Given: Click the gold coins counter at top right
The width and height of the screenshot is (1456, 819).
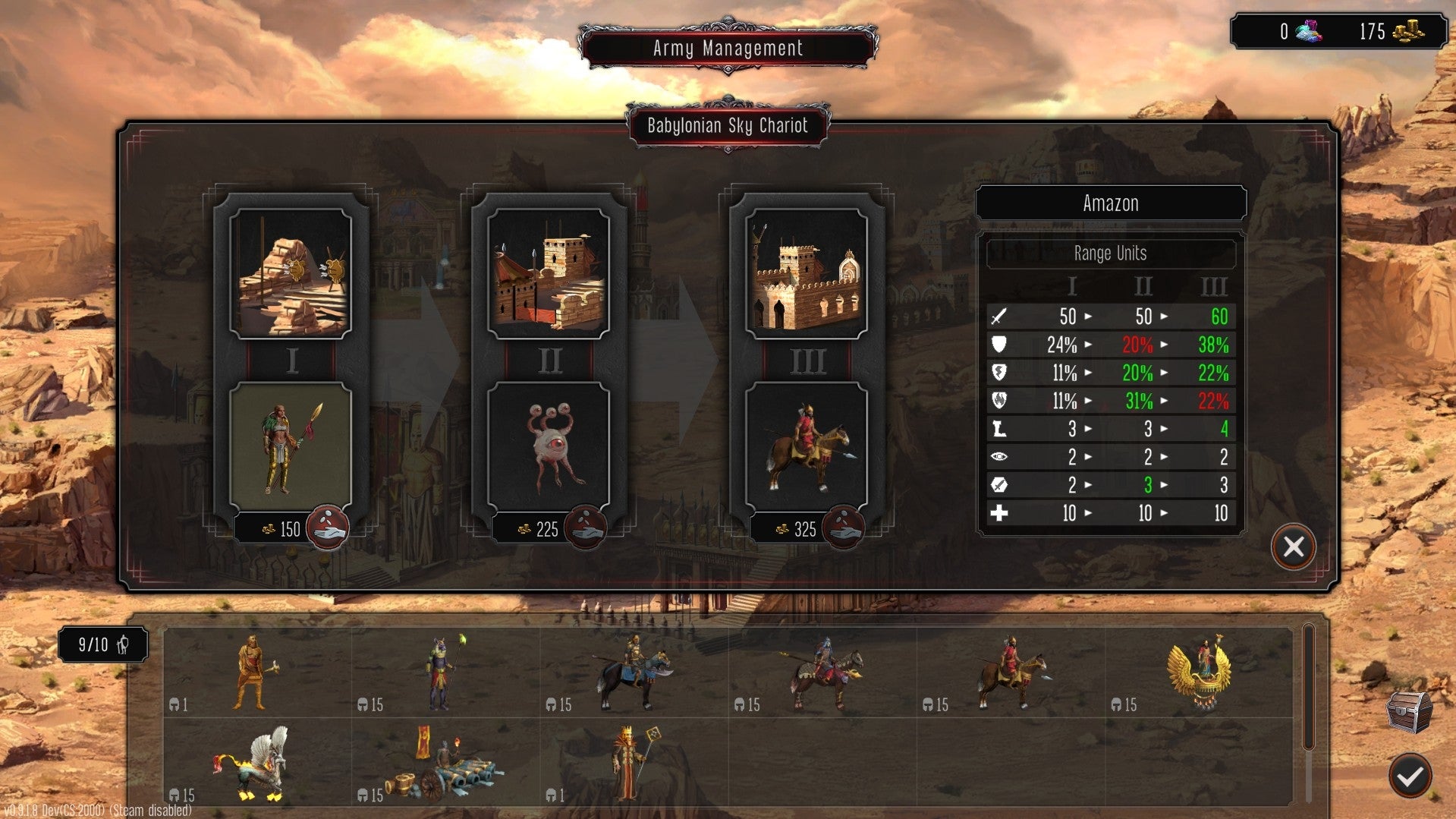Looking at the screenshot, I should pyautogui.click(x=1398, y=32).
